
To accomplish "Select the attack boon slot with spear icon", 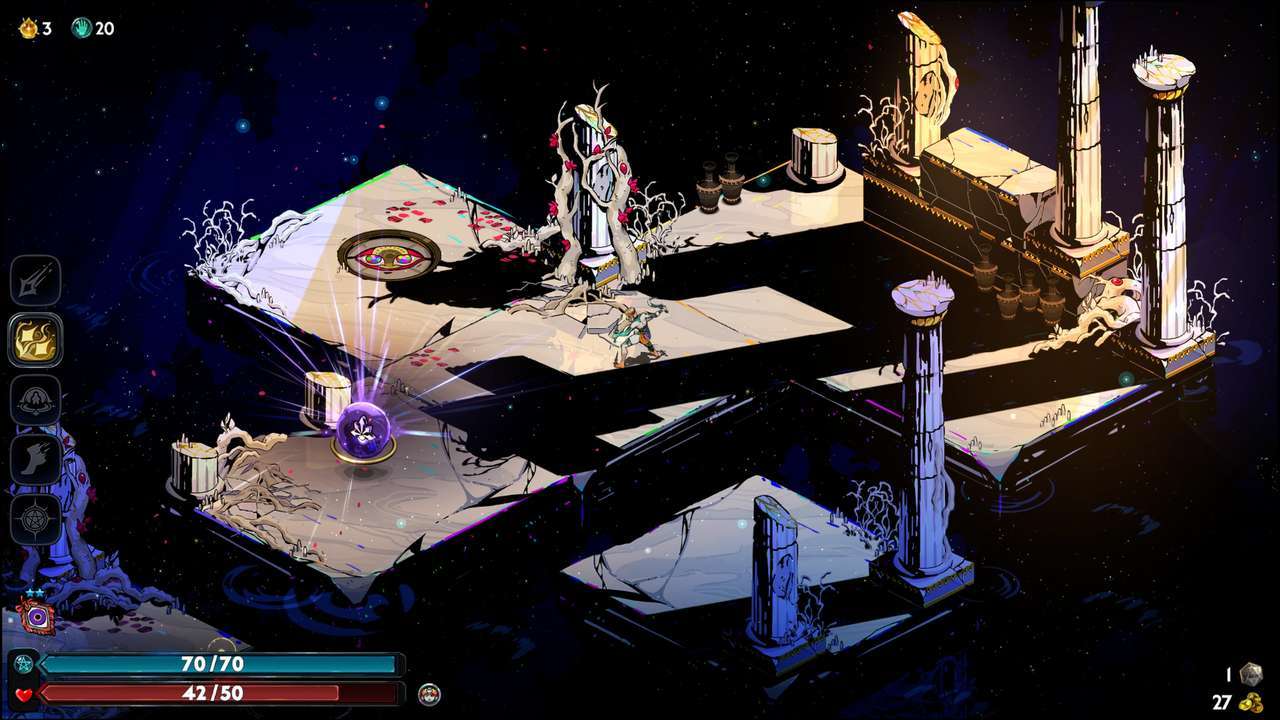I will [36, 280].
